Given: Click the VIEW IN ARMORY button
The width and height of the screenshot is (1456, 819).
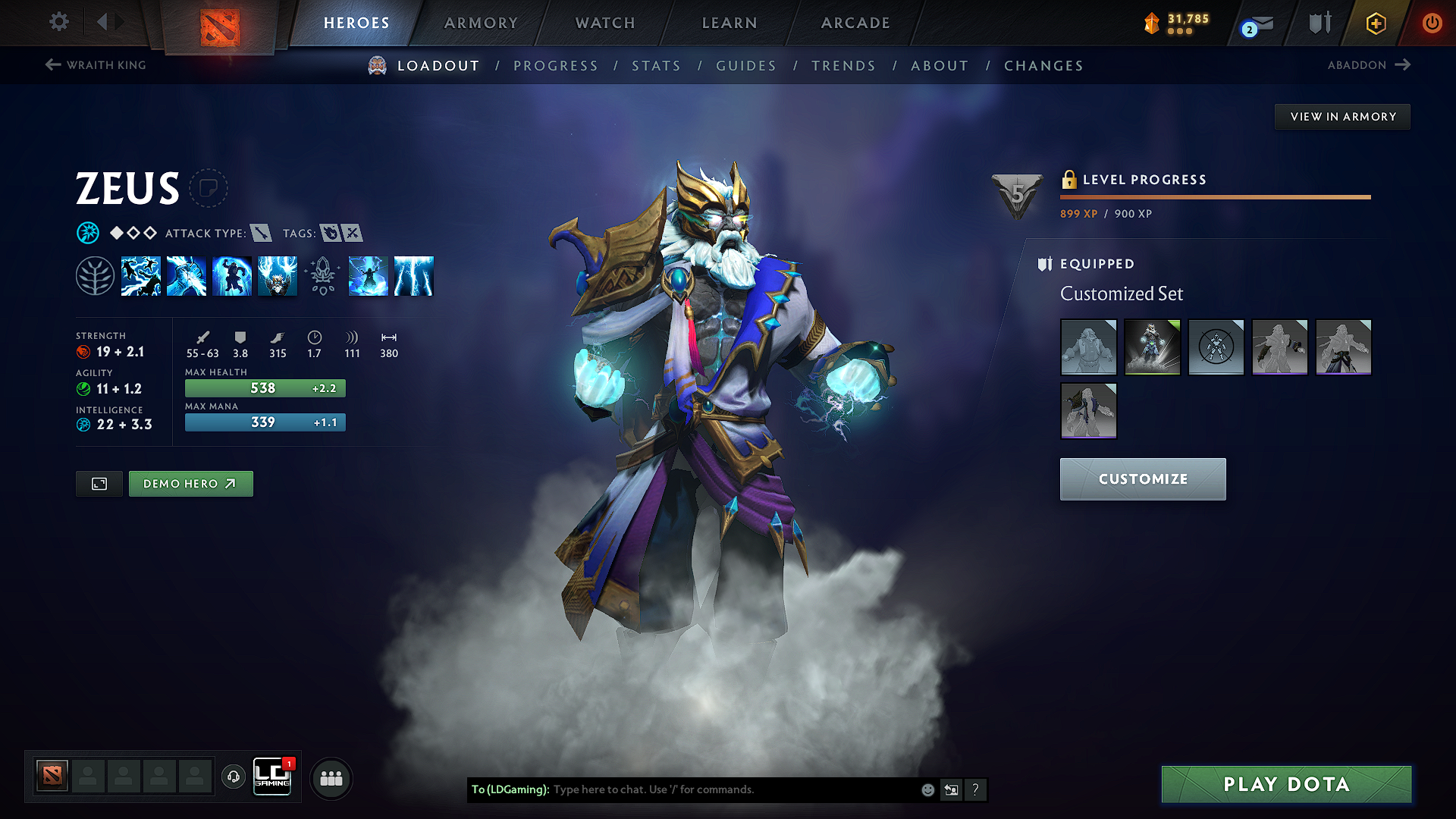Looking at the screenshot, I should click(1342, 116).
